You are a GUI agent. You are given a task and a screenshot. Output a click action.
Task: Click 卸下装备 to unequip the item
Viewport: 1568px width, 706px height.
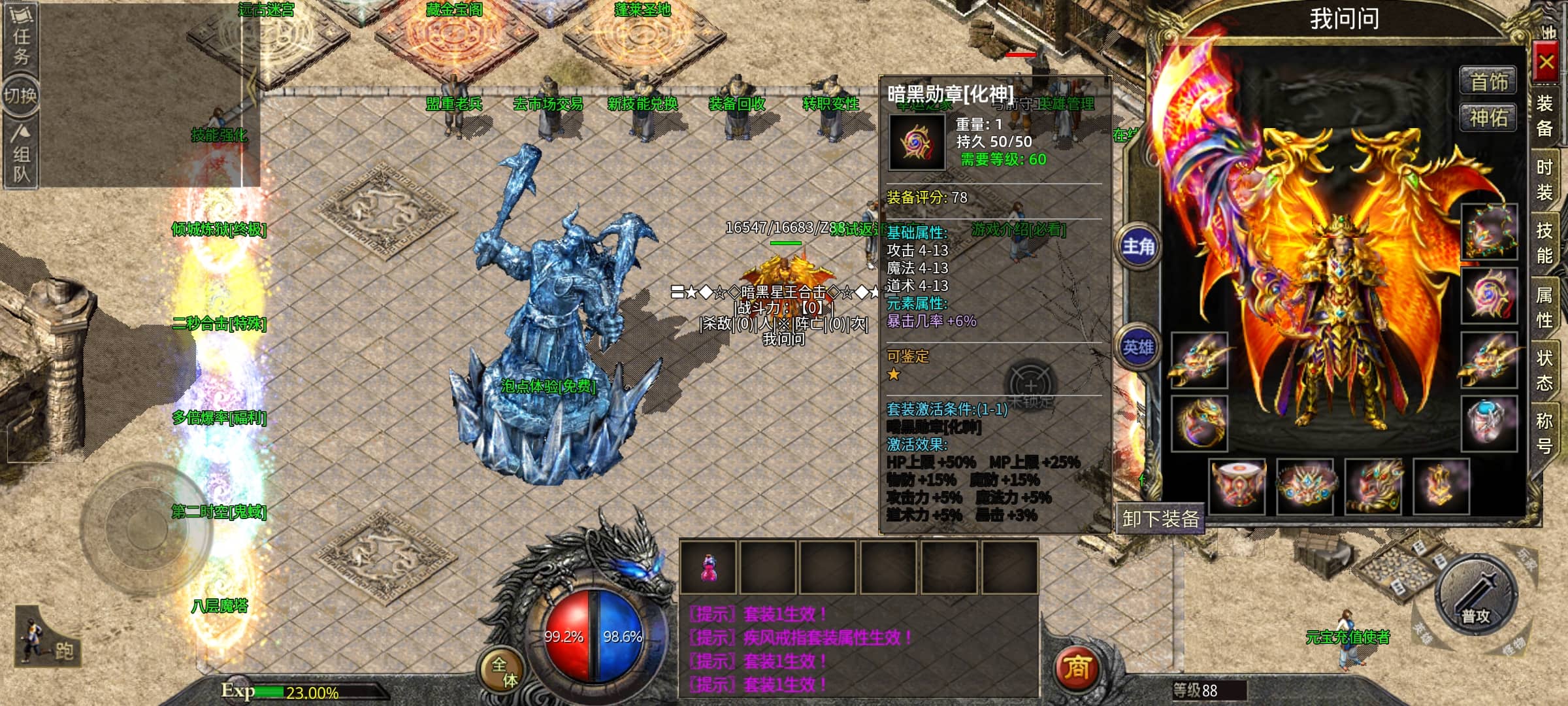pyautogui.click(x=1160, y=519)
